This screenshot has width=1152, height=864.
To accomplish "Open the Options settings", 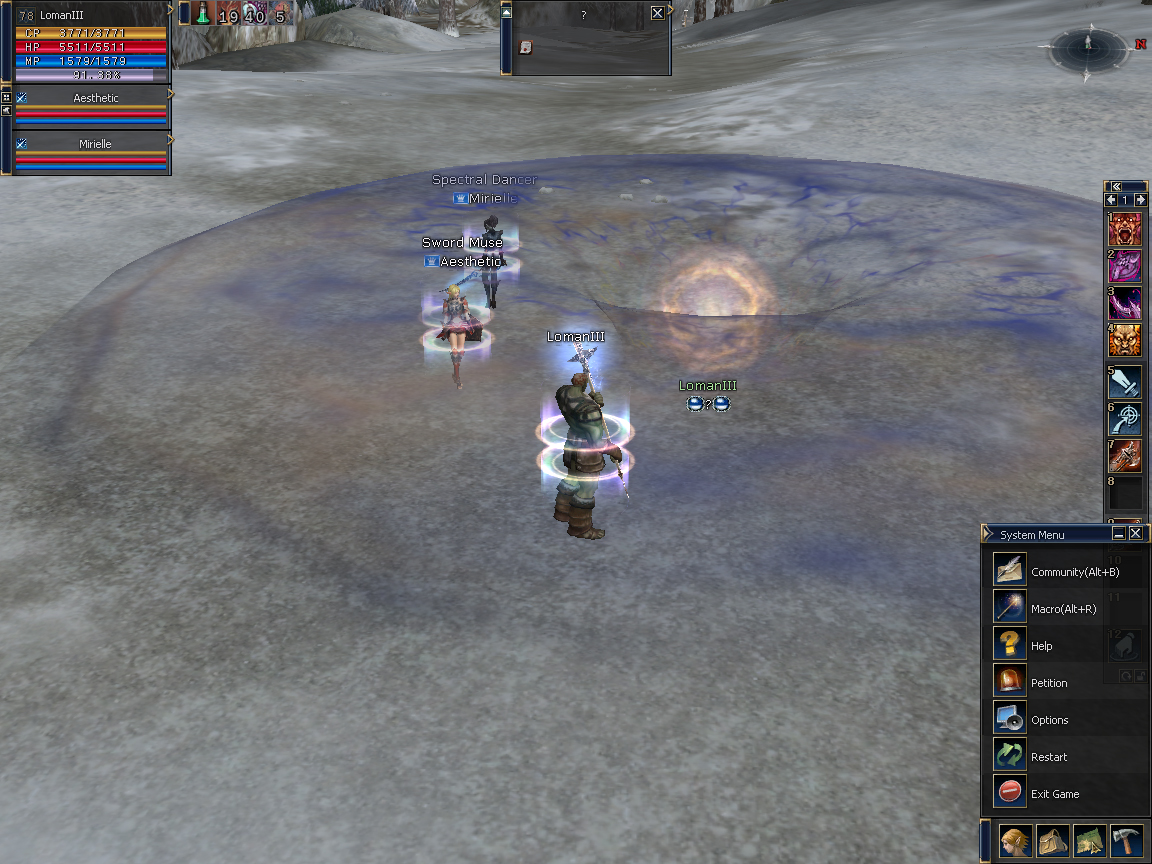I will point(1010,719).
